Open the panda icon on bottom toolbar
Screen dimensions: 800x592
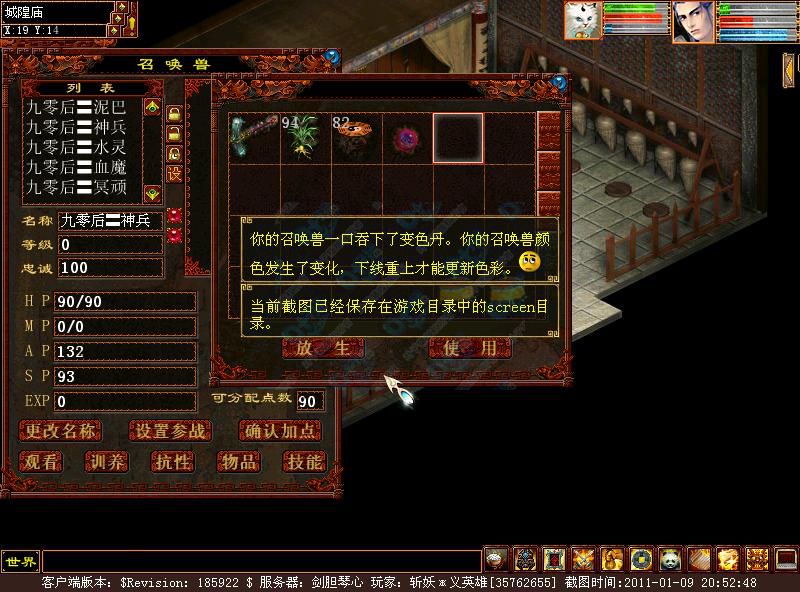click(669, 558)
